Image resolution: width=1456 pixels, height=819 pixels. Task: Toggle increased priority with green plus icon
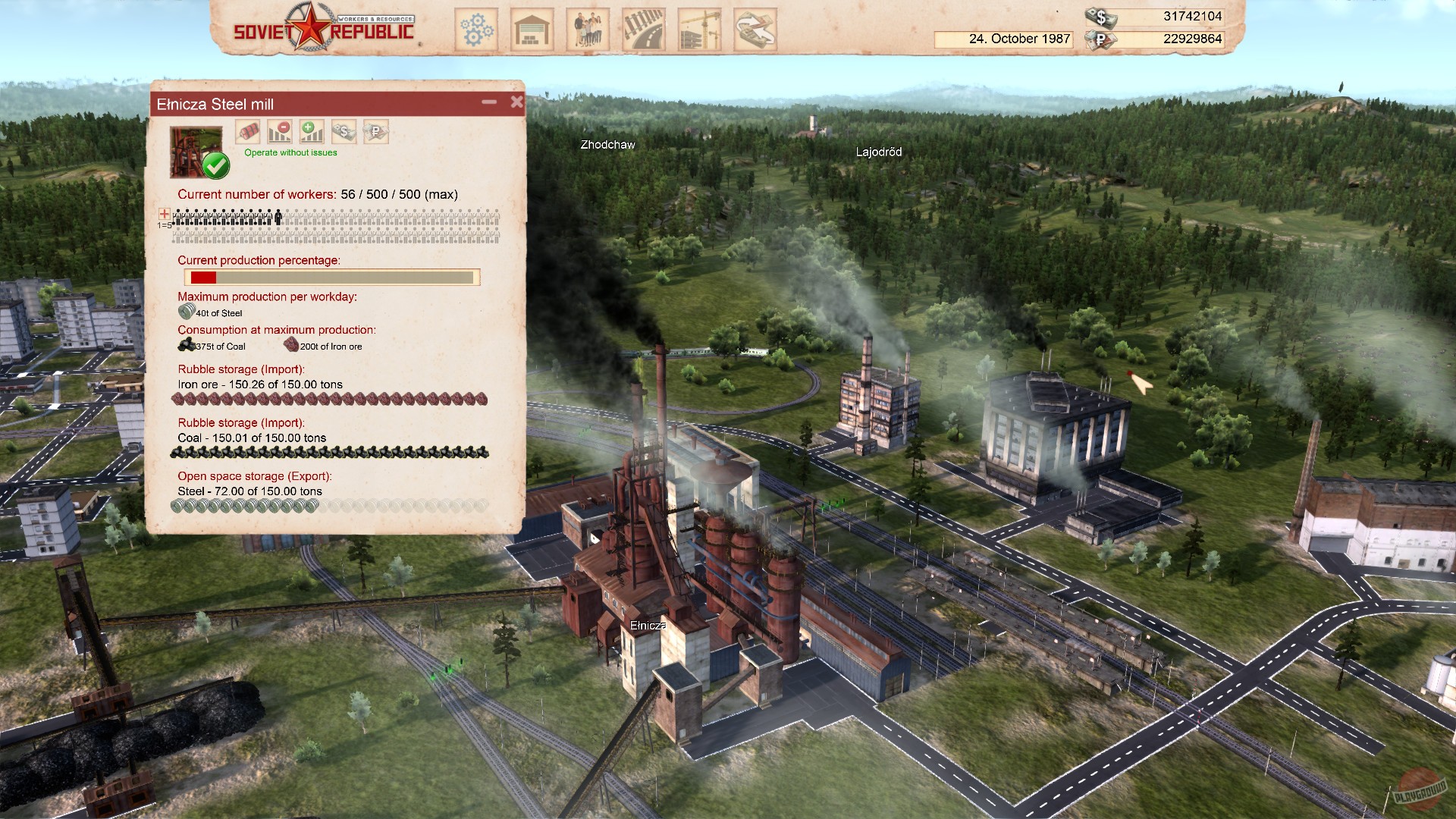[312, 131]
